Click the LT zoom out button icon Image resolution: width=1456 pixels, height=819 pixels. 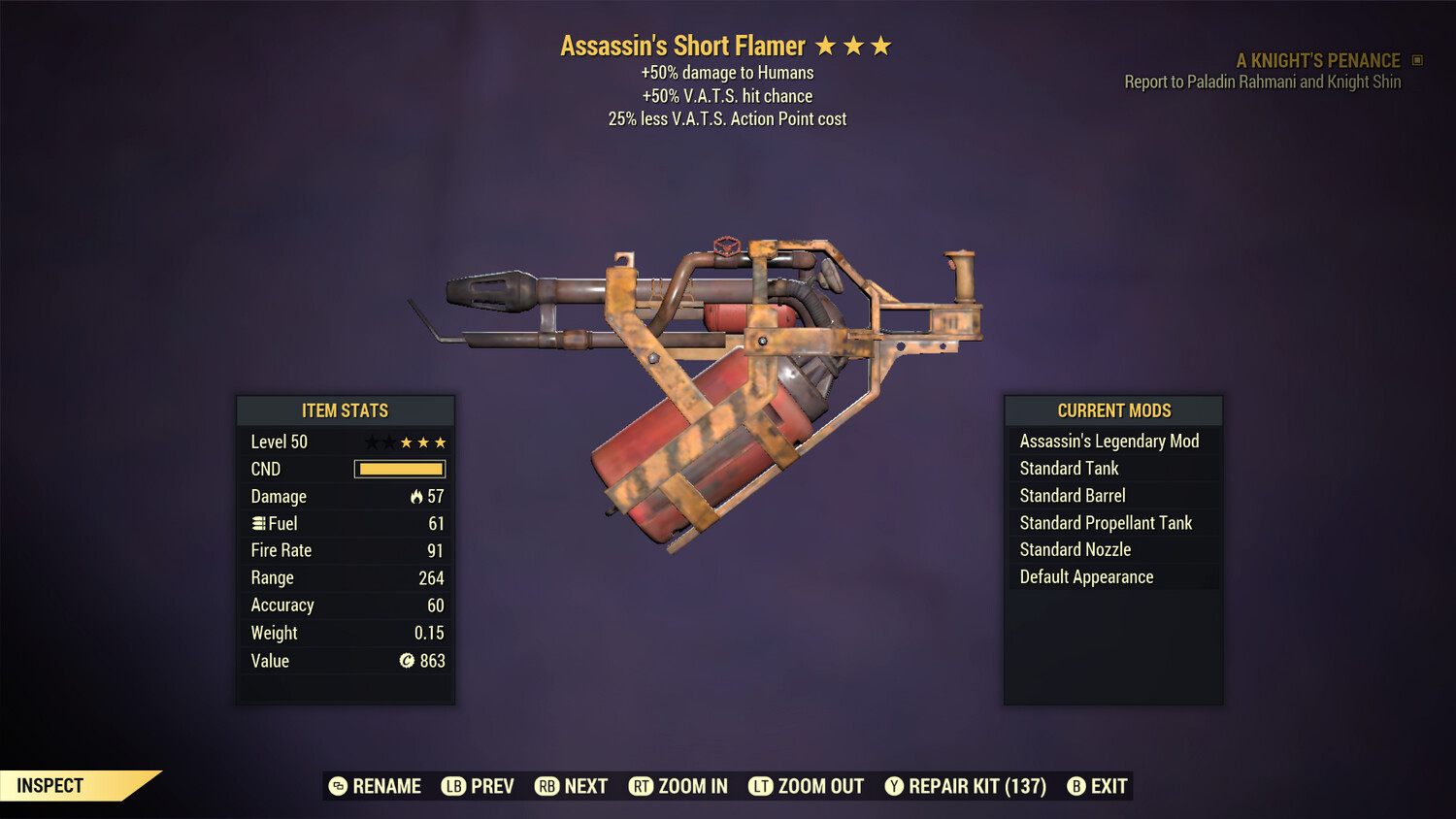click(762, 786)
